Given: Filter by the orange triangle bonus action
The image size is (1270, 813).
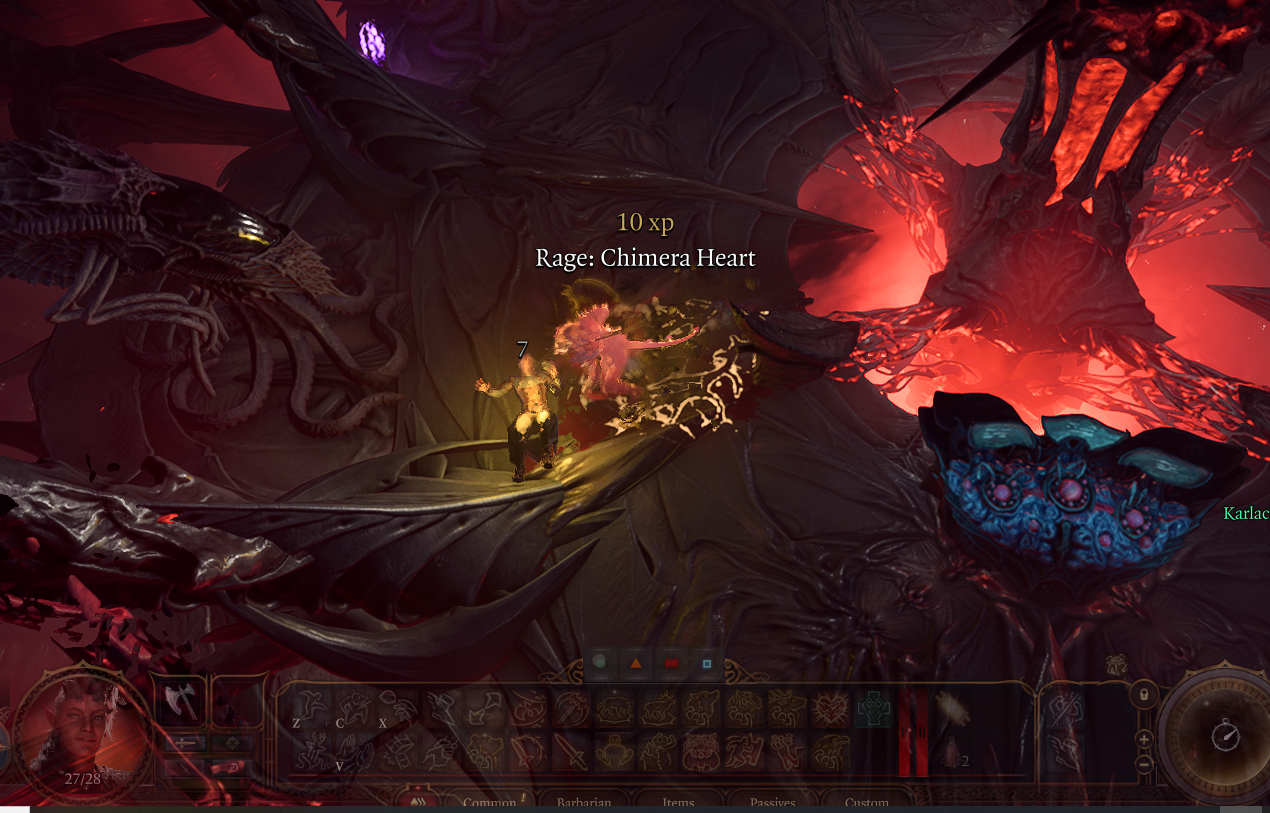Looking at the screenshot, I should [635, 662].
